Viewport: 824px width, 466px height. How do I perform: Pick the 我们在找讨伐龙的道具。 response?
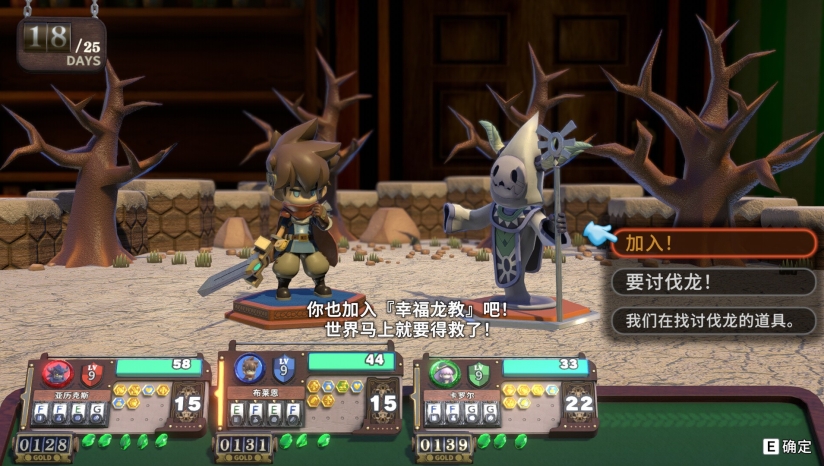point(713,321)
